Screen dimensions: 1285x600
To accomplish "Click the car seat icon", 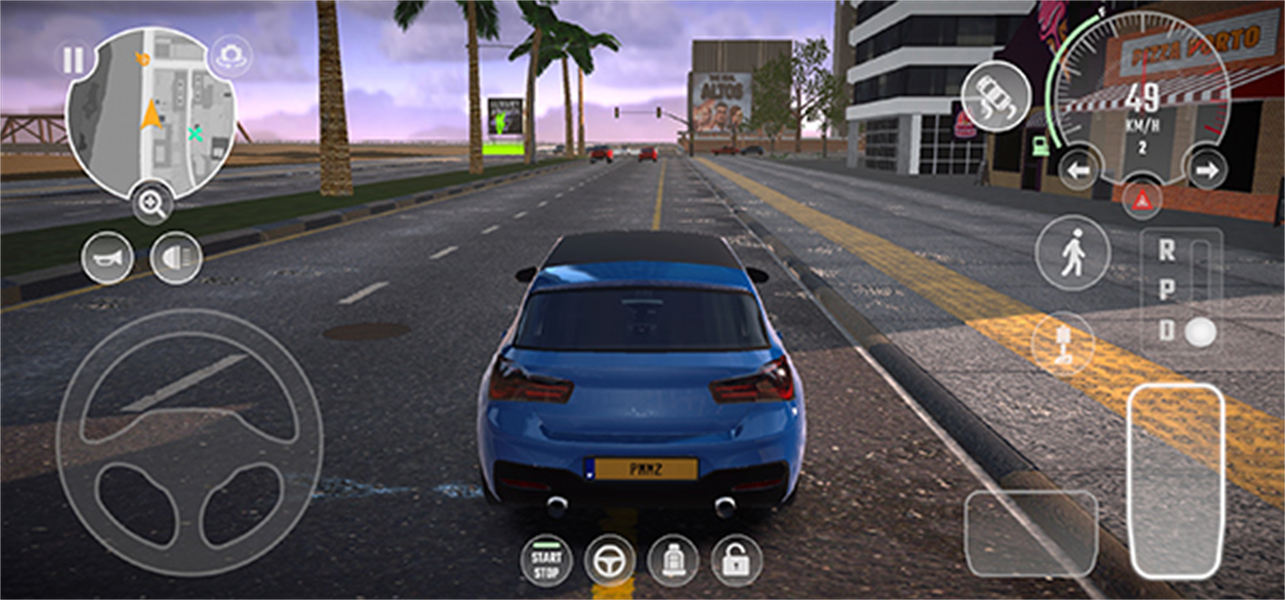I will tap(673, 561).
